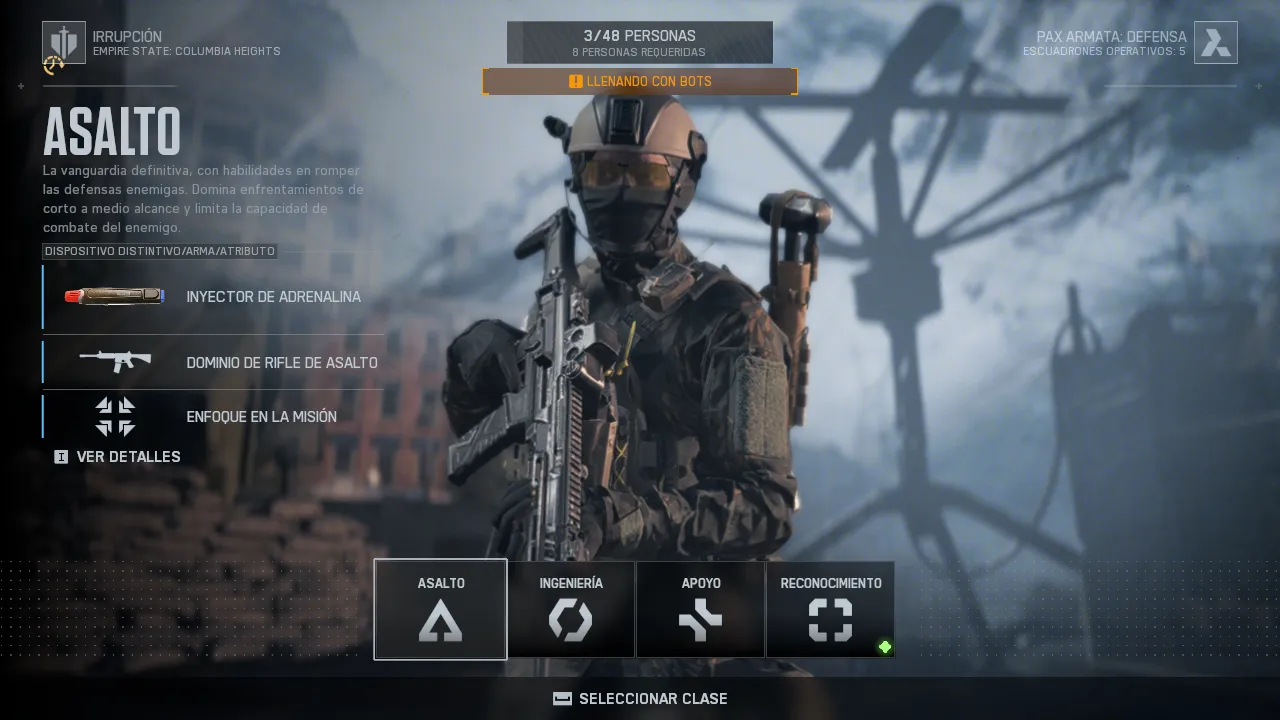
Task: Select the Enfoque en la Misión attribute
Action: tap(213, 416)
